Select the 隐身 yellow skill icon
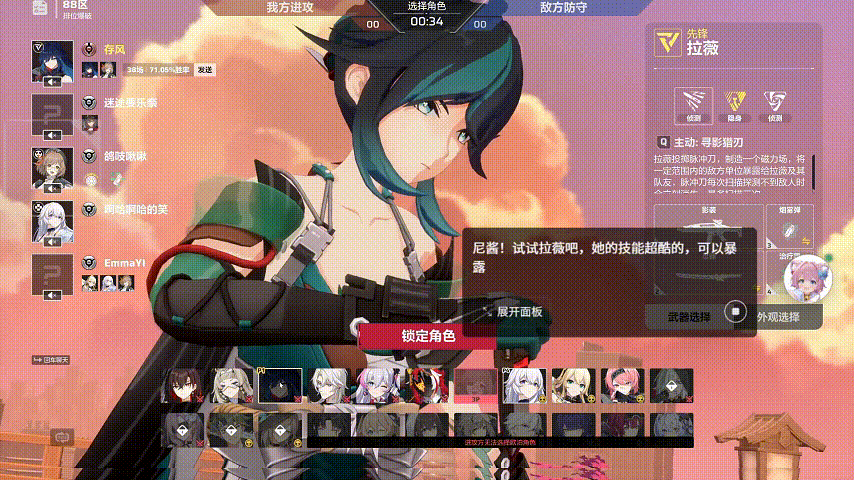 pyautogui.click(x=734, y=102)
